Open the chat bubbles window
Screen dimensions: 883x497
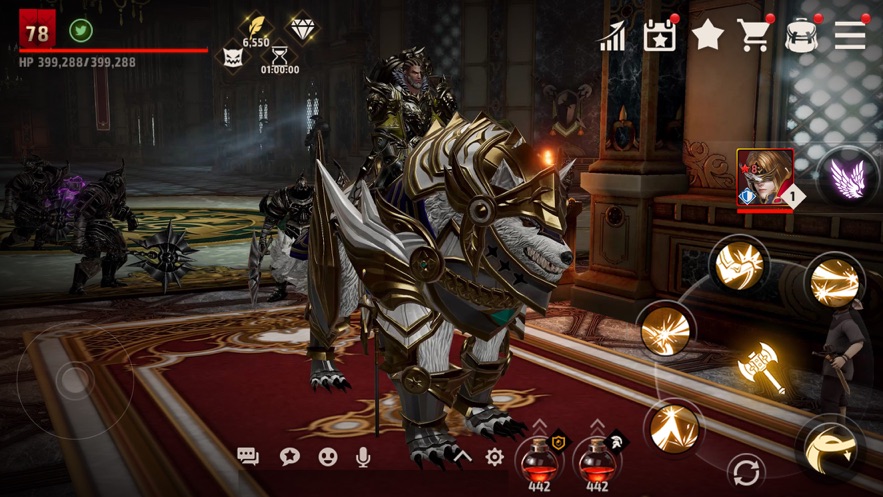click(248, 457)
